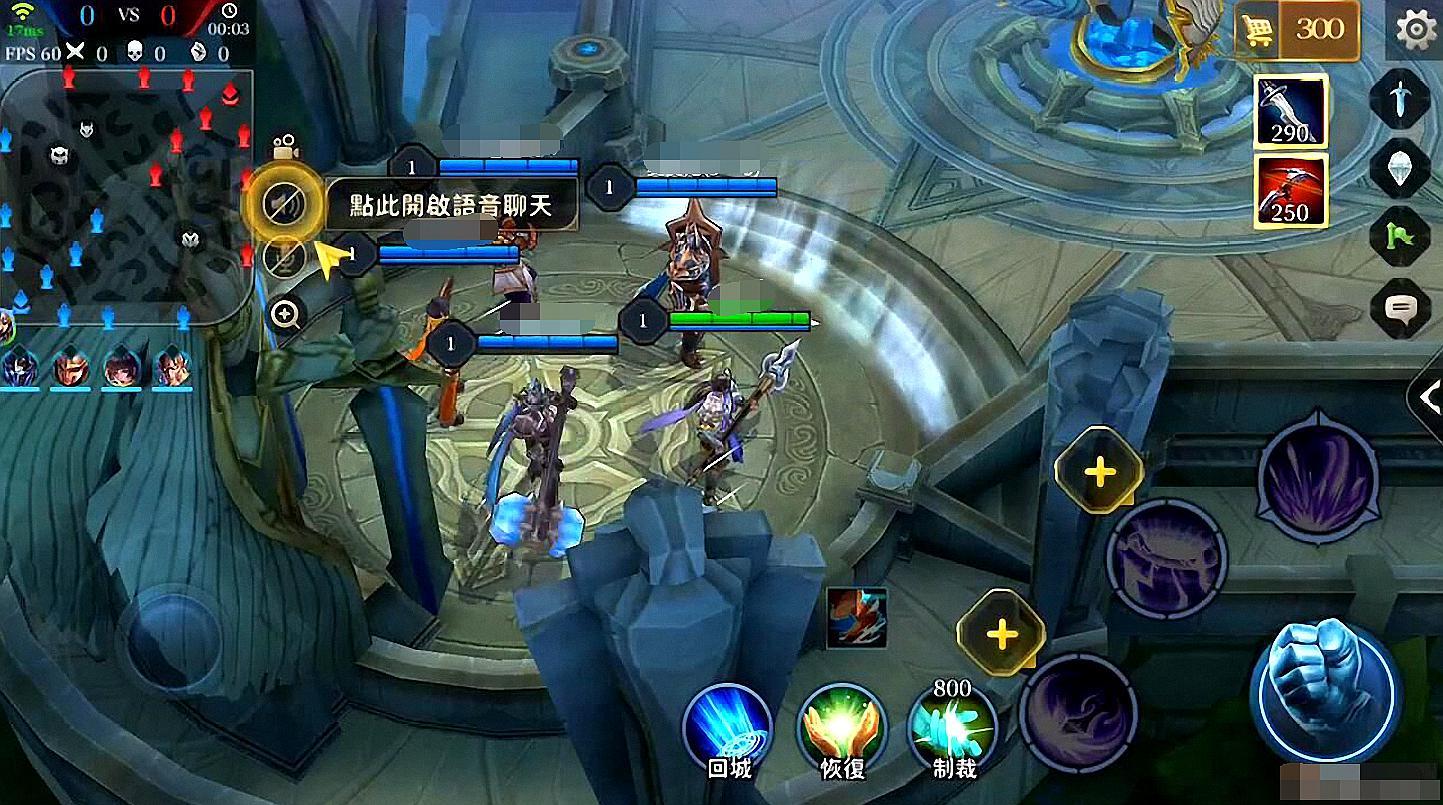The width and height of the screenshot is (1443, 805).
Task: Open the settings gear menu
Action: (x=1416, y=31)
